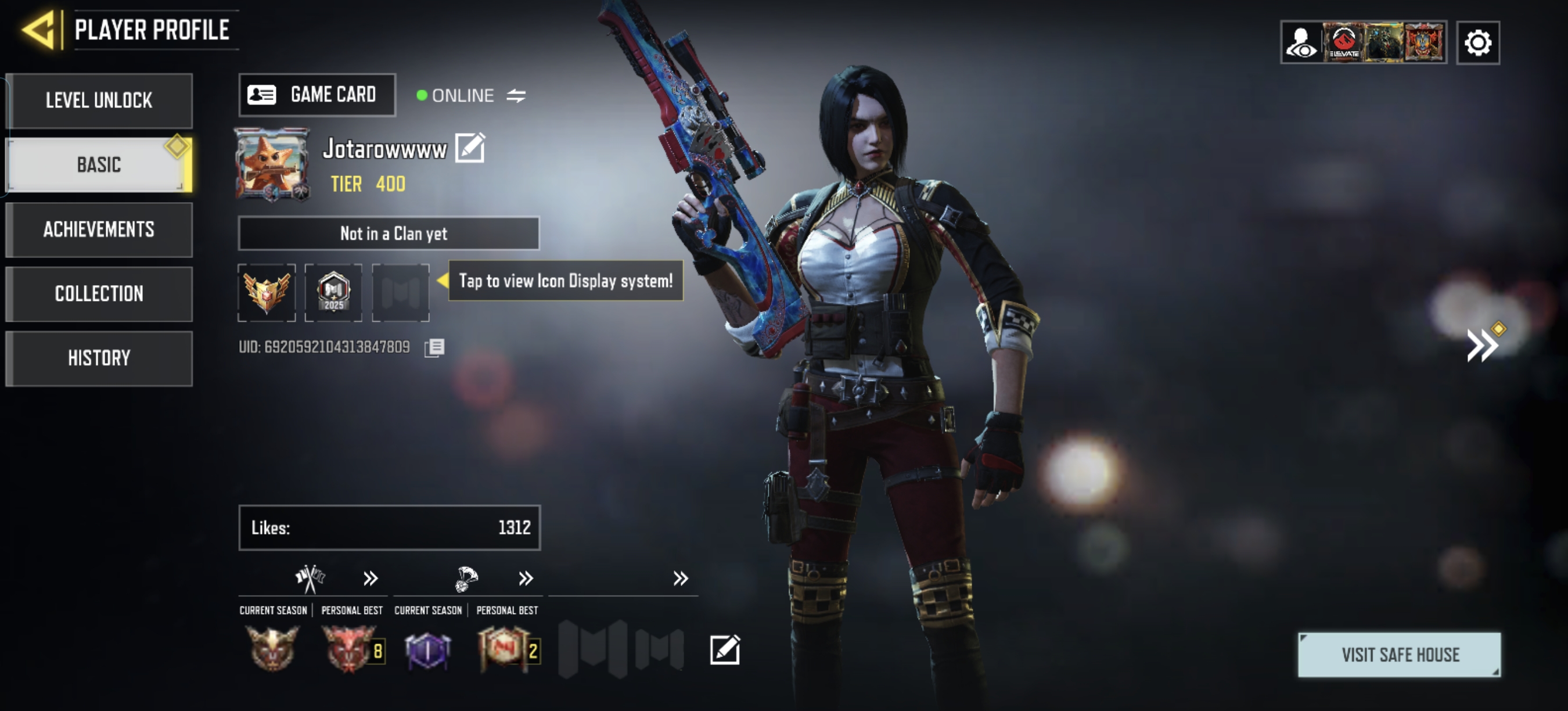
Task: Tap the starfish profile avatar
Action: 272,164
